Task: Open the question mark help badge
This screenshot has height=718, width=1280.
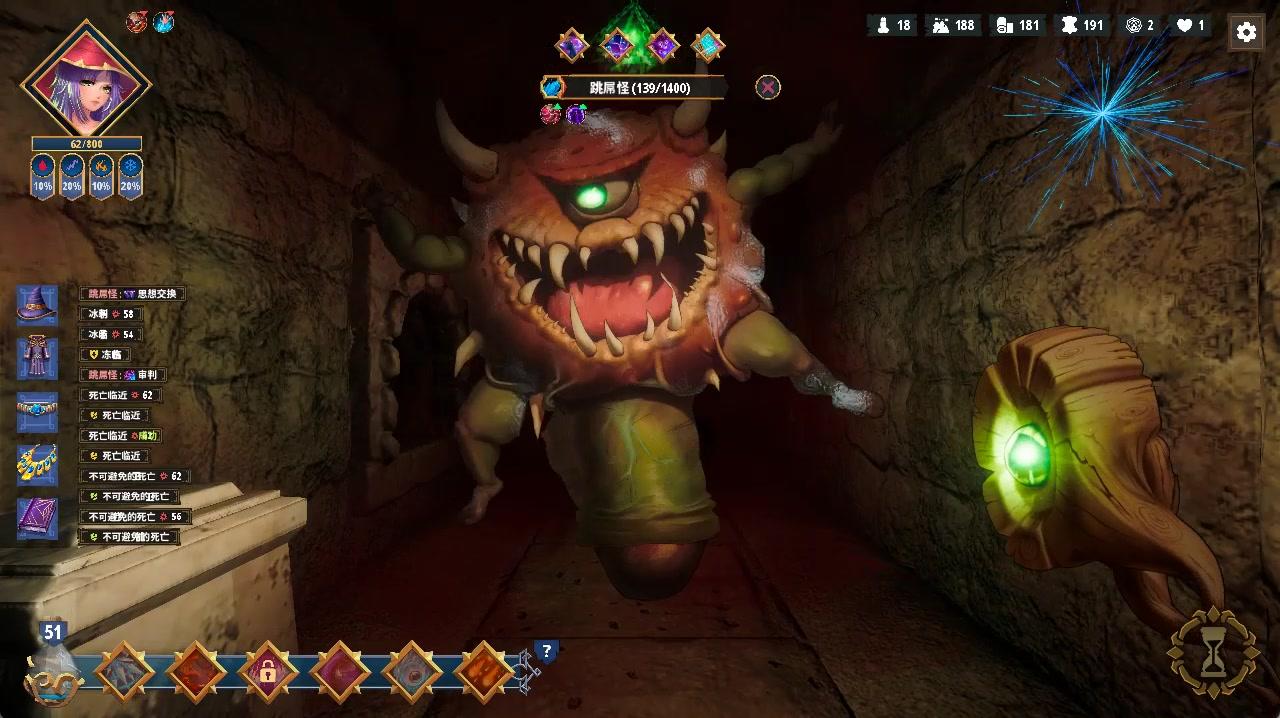Action: [x=546, y=652]
